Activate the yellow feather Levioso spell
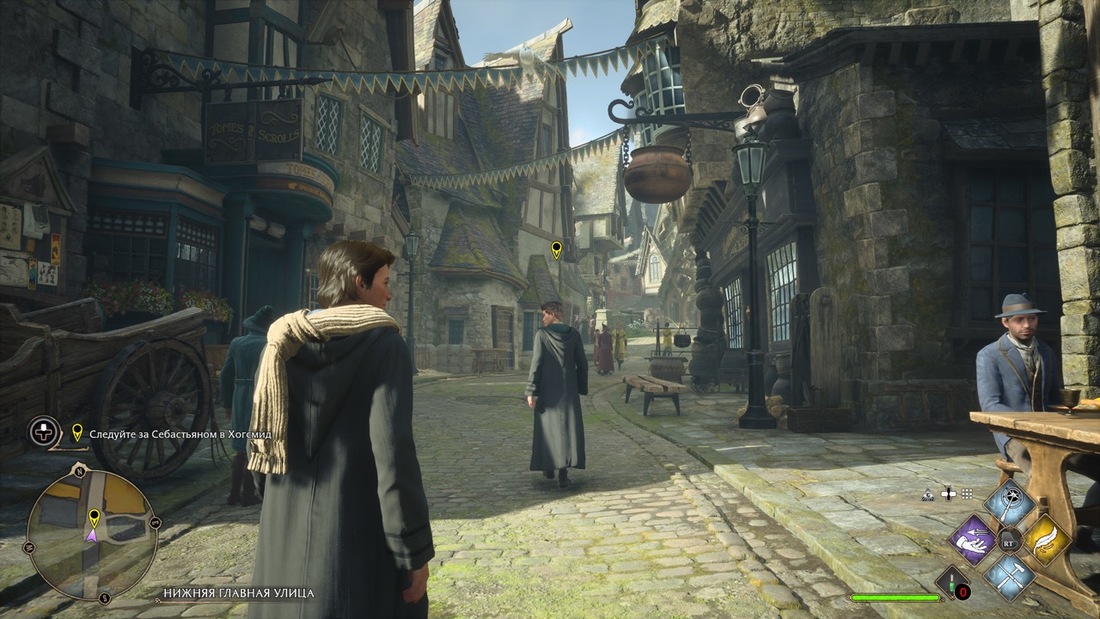The image size is (1100, 619). click(x=1047, y=540)
